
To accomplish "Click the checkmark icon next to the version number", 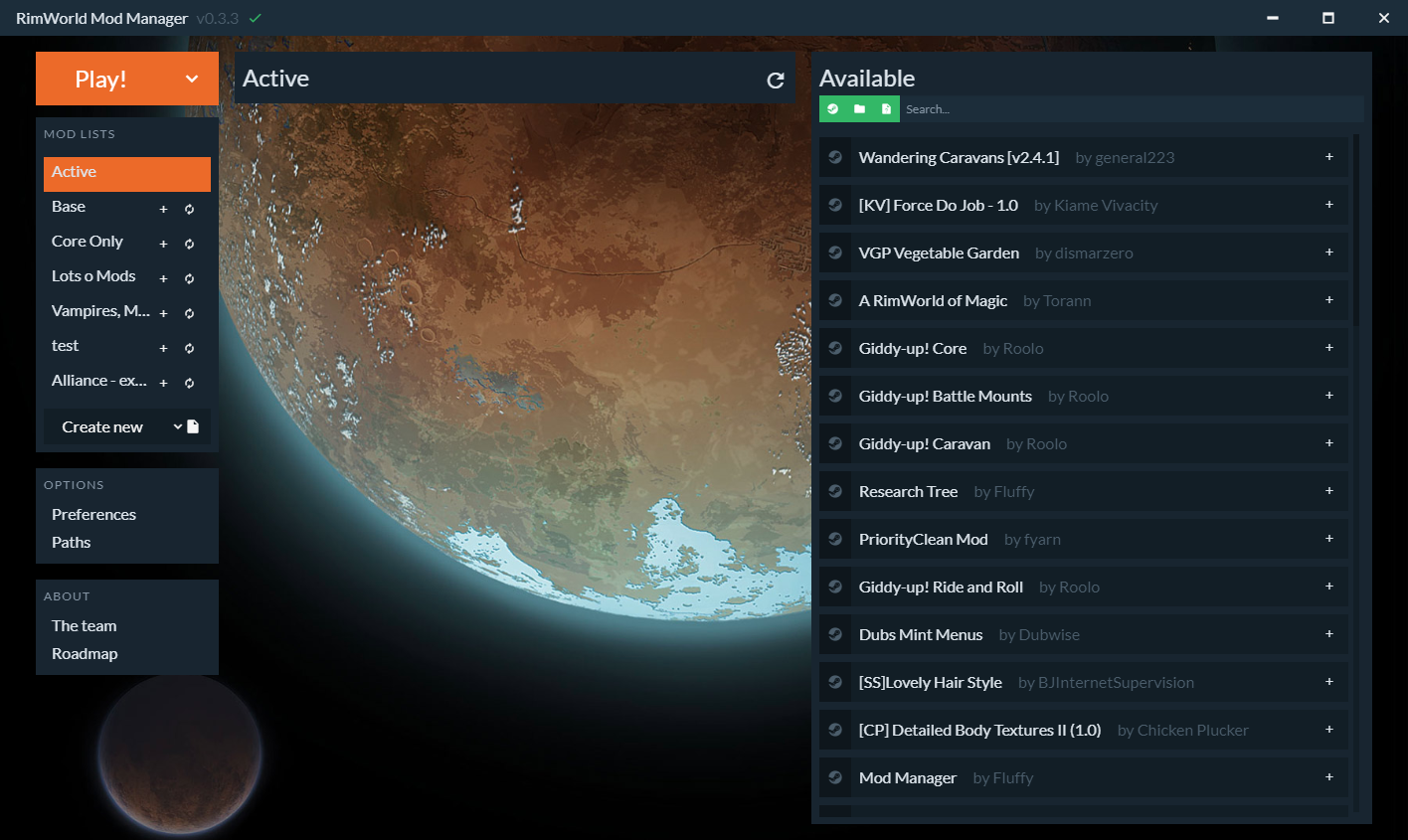I will pyautogui.click(x=254, y=18).
